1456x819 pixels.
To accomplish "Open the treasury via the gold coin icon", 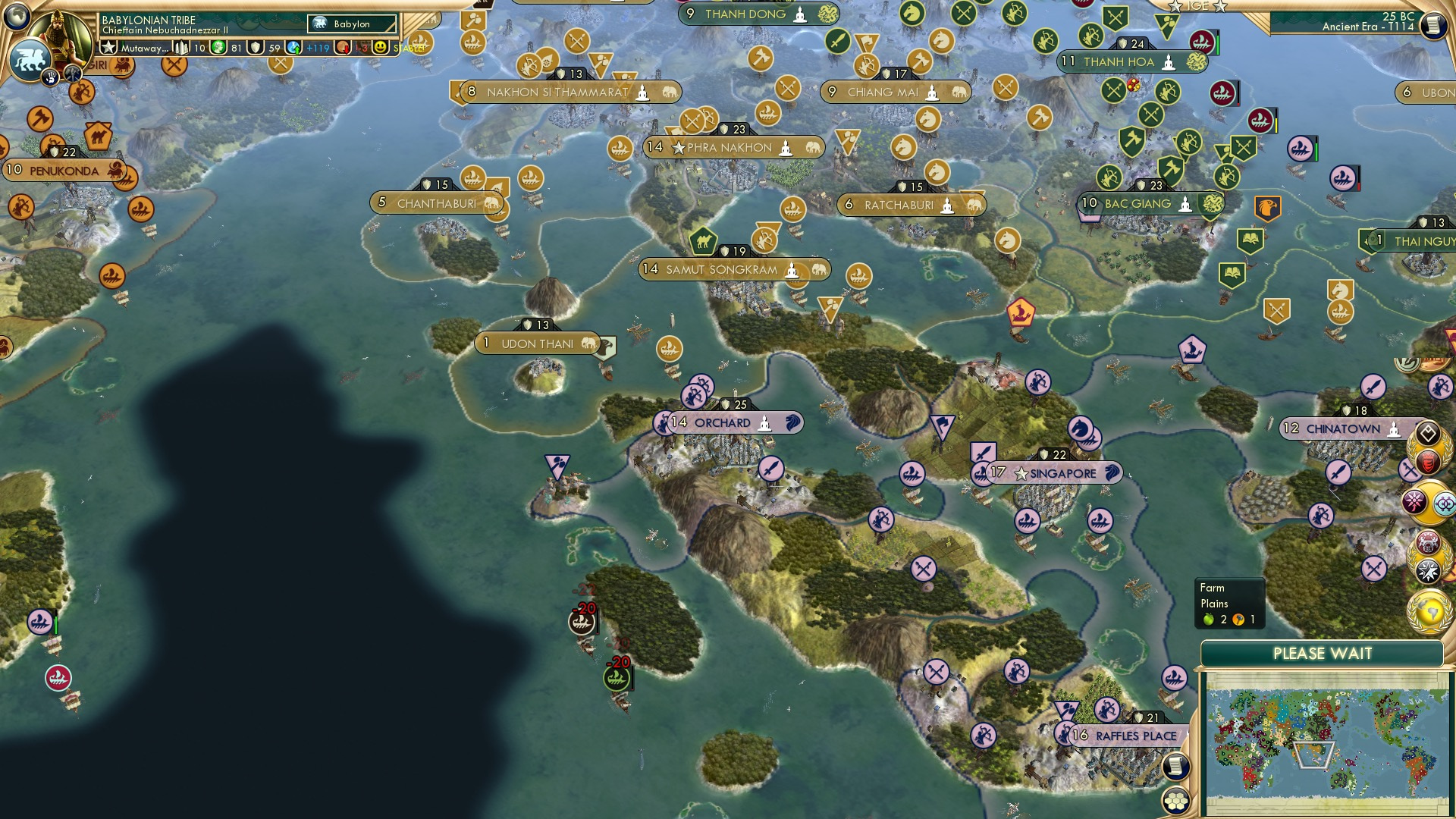I will tap(217, 47).
